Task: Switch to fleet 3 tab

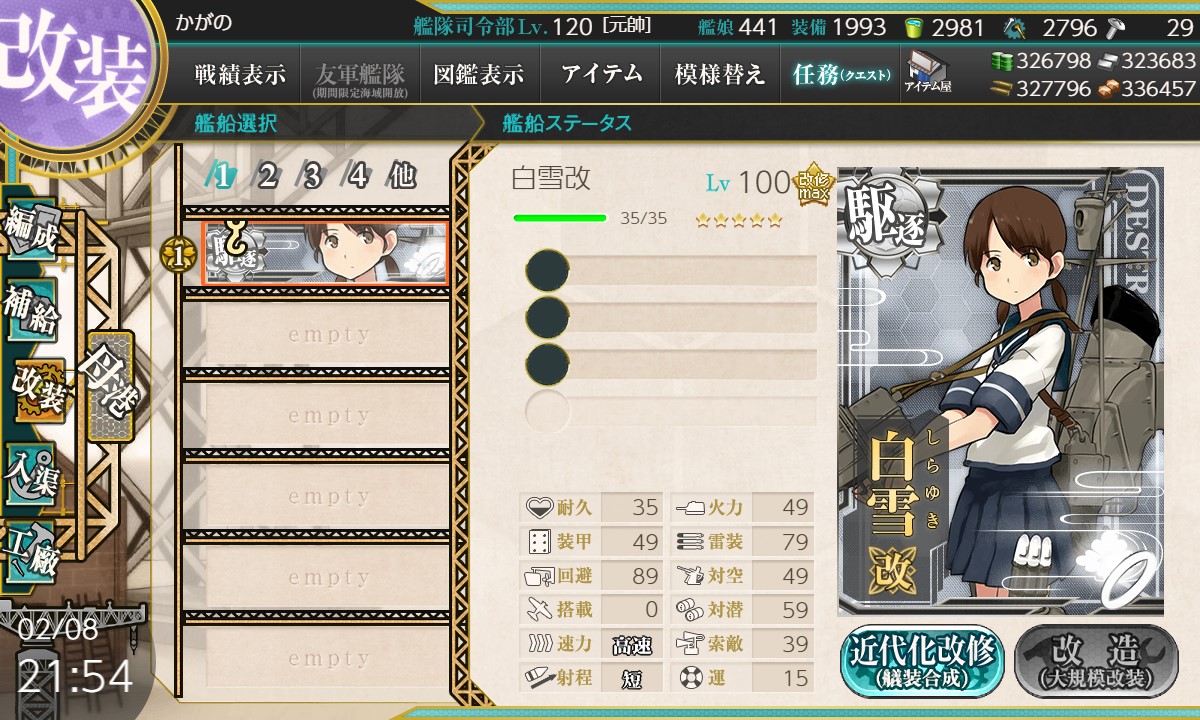Action: click(x=312, y=176)
